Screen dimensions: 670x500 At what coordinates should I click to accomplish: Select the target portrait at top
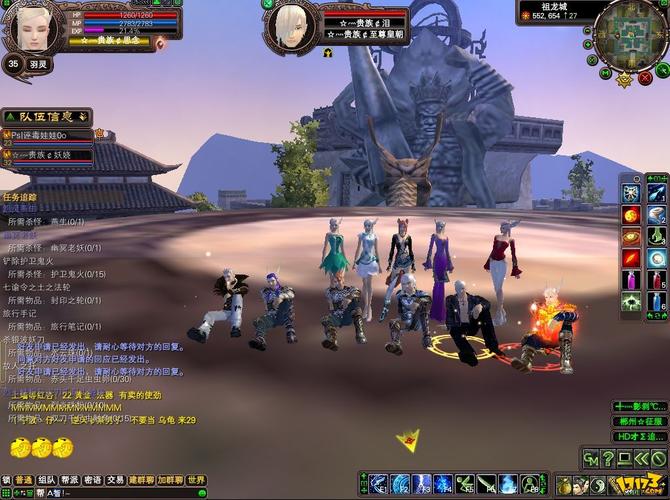point(290,24)
